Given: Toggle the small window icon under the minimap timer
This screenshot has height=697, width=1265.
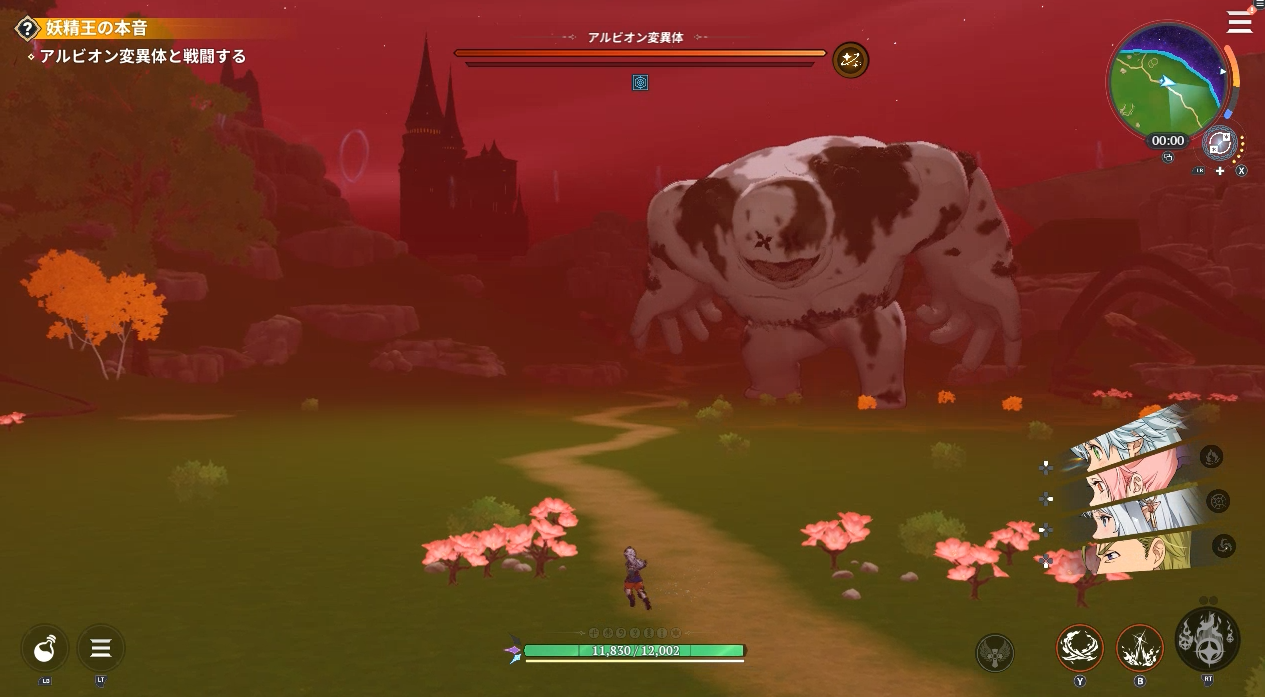Looking at the screenshot, I should click(1167, 157).
